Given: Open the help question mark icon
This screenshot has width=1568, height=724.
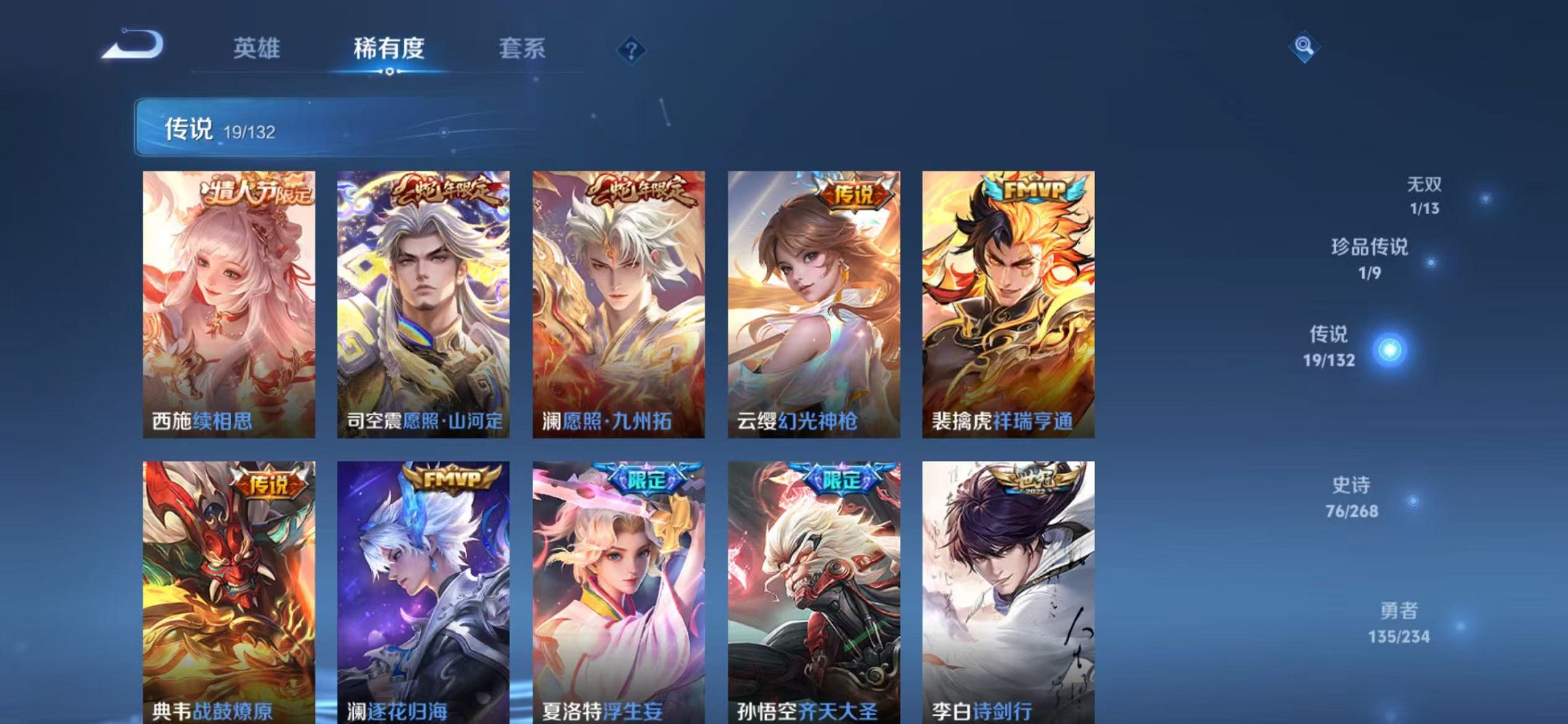Looking at the screenshot, I should (631, 49).
